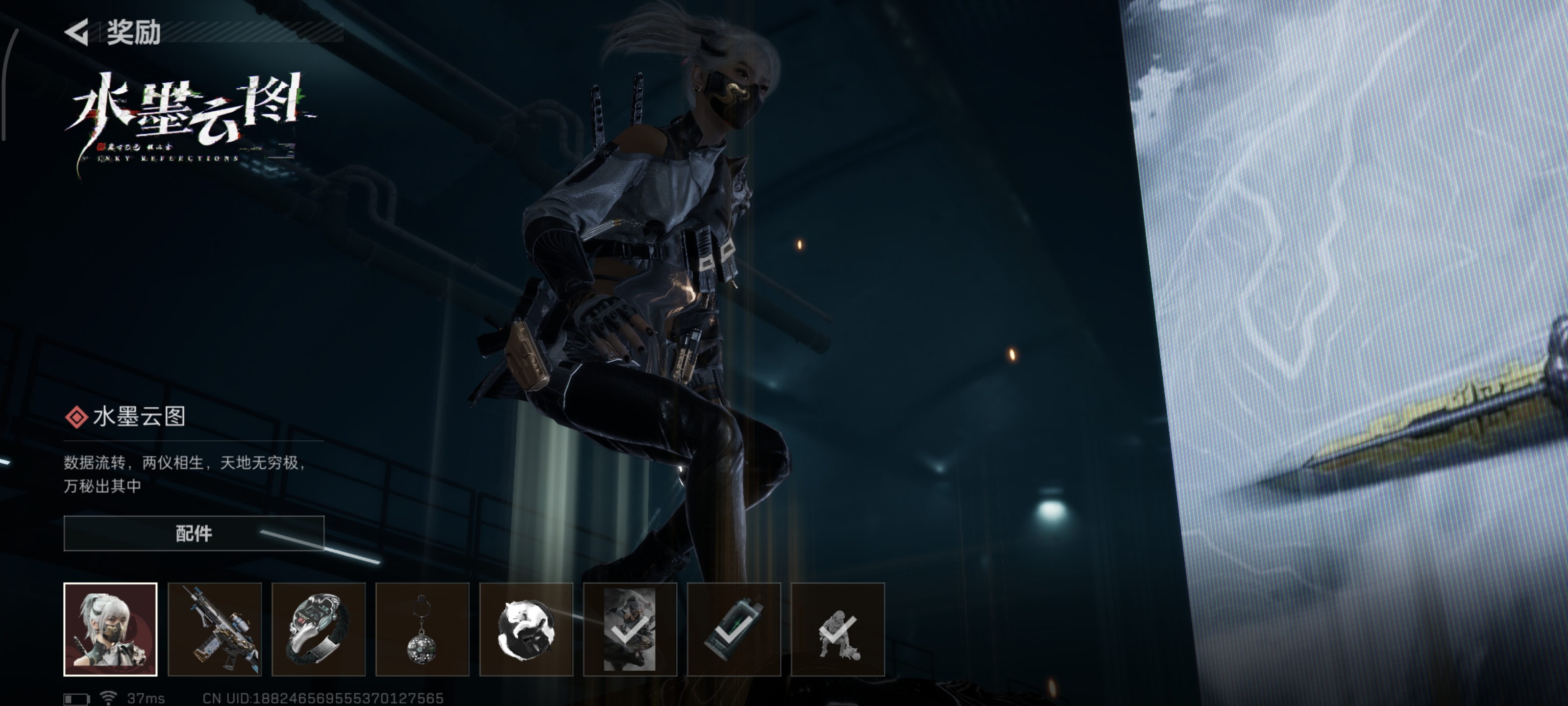Select the braided-band wristwatch reward

click(x=318, y=629)
